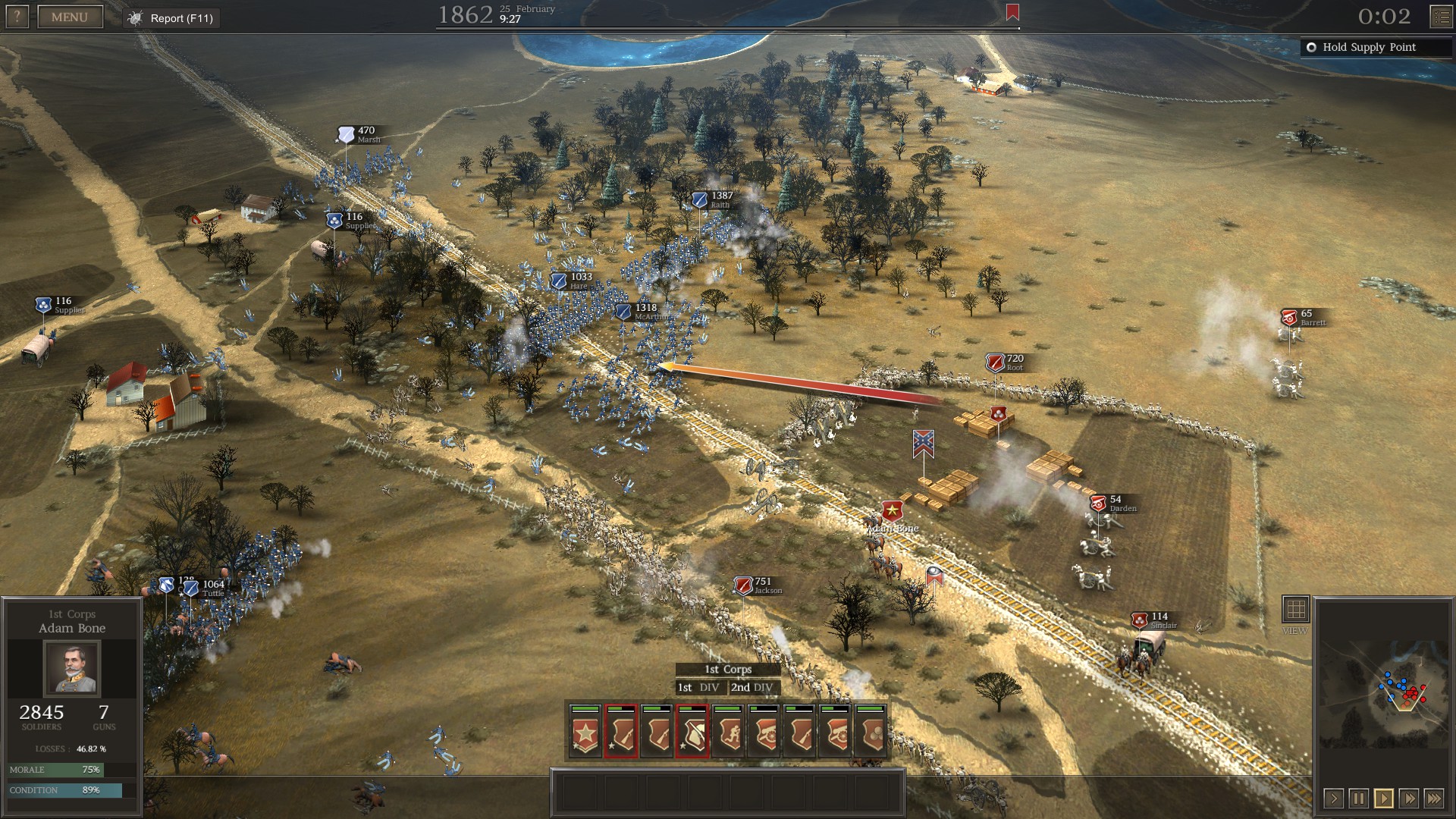Select the running skirmisher unit card

coord(728,732)
